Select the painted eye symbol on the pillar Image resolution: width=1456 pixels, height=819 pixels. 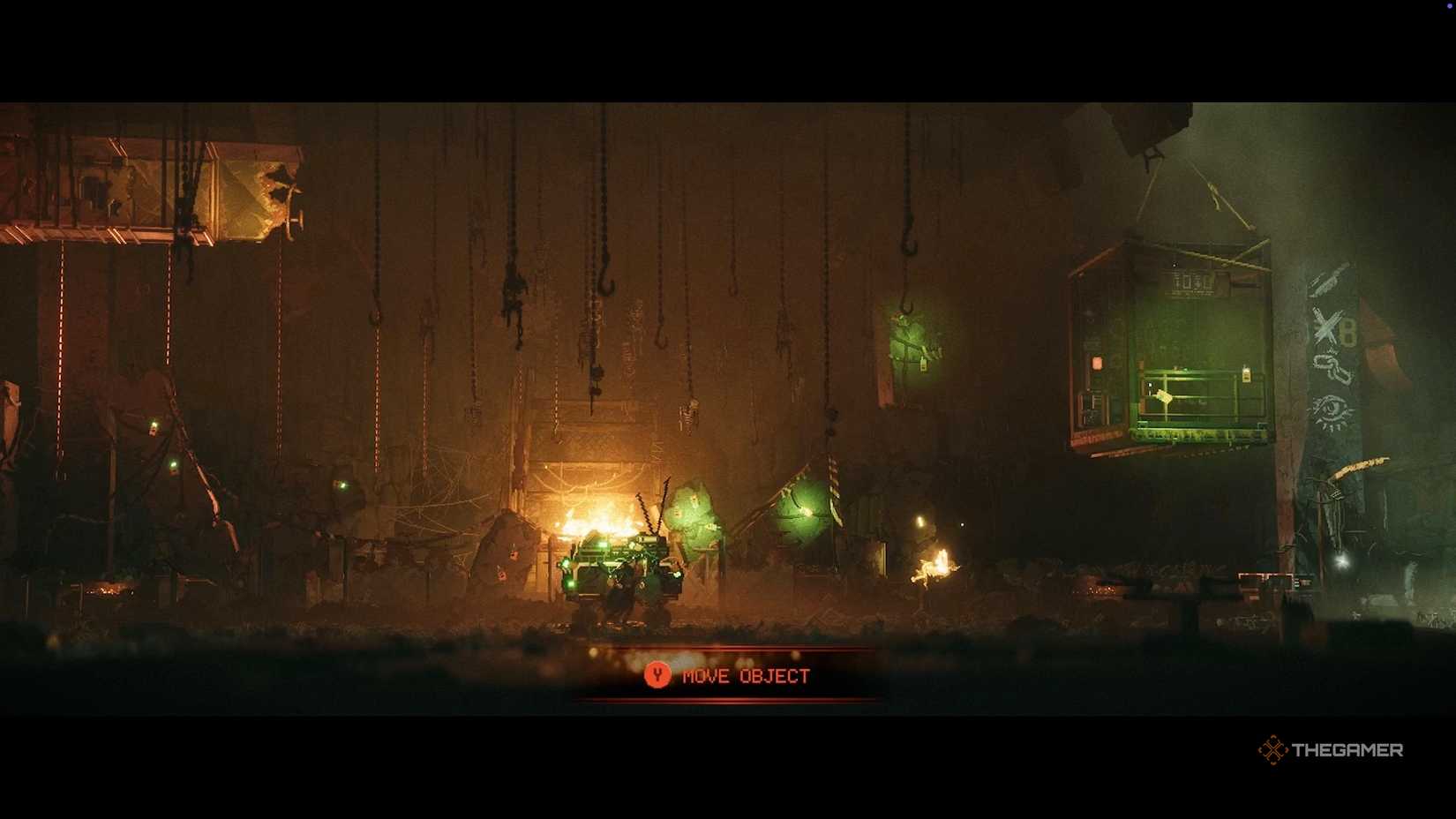[1332, 409]
